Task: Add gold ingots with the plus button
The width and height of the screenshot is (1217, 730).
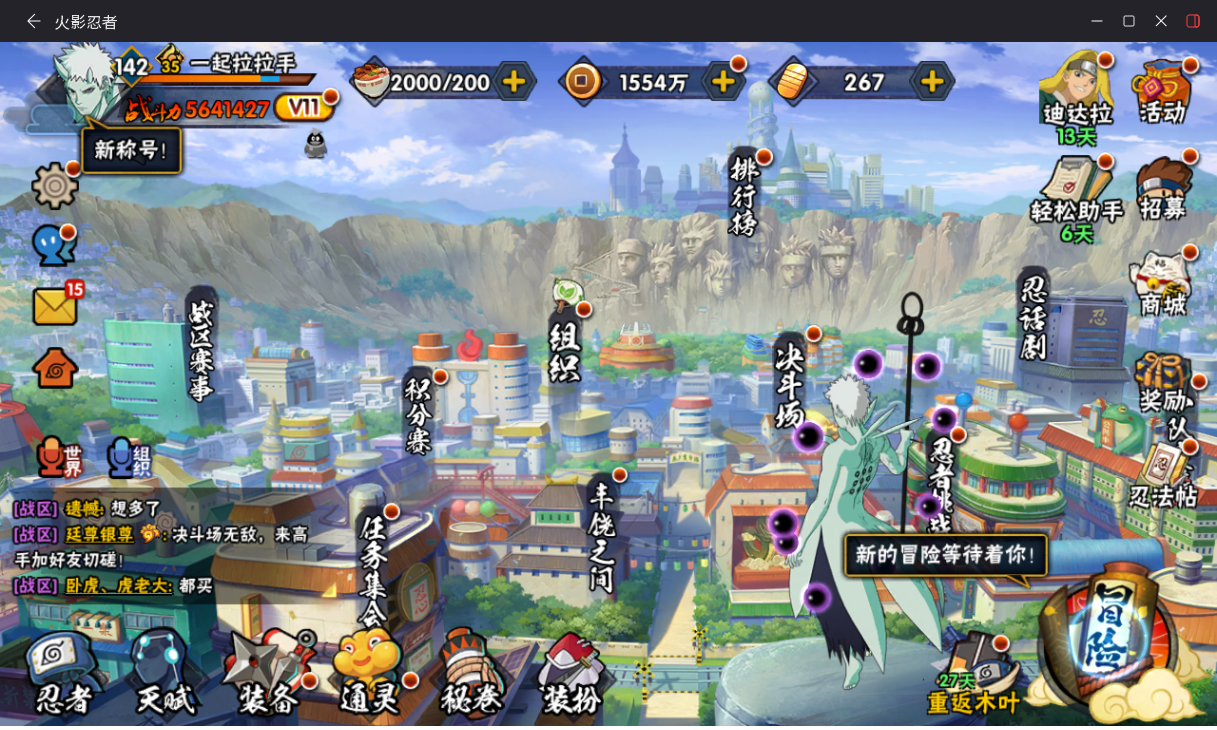Action: click(x=931, y=82)
